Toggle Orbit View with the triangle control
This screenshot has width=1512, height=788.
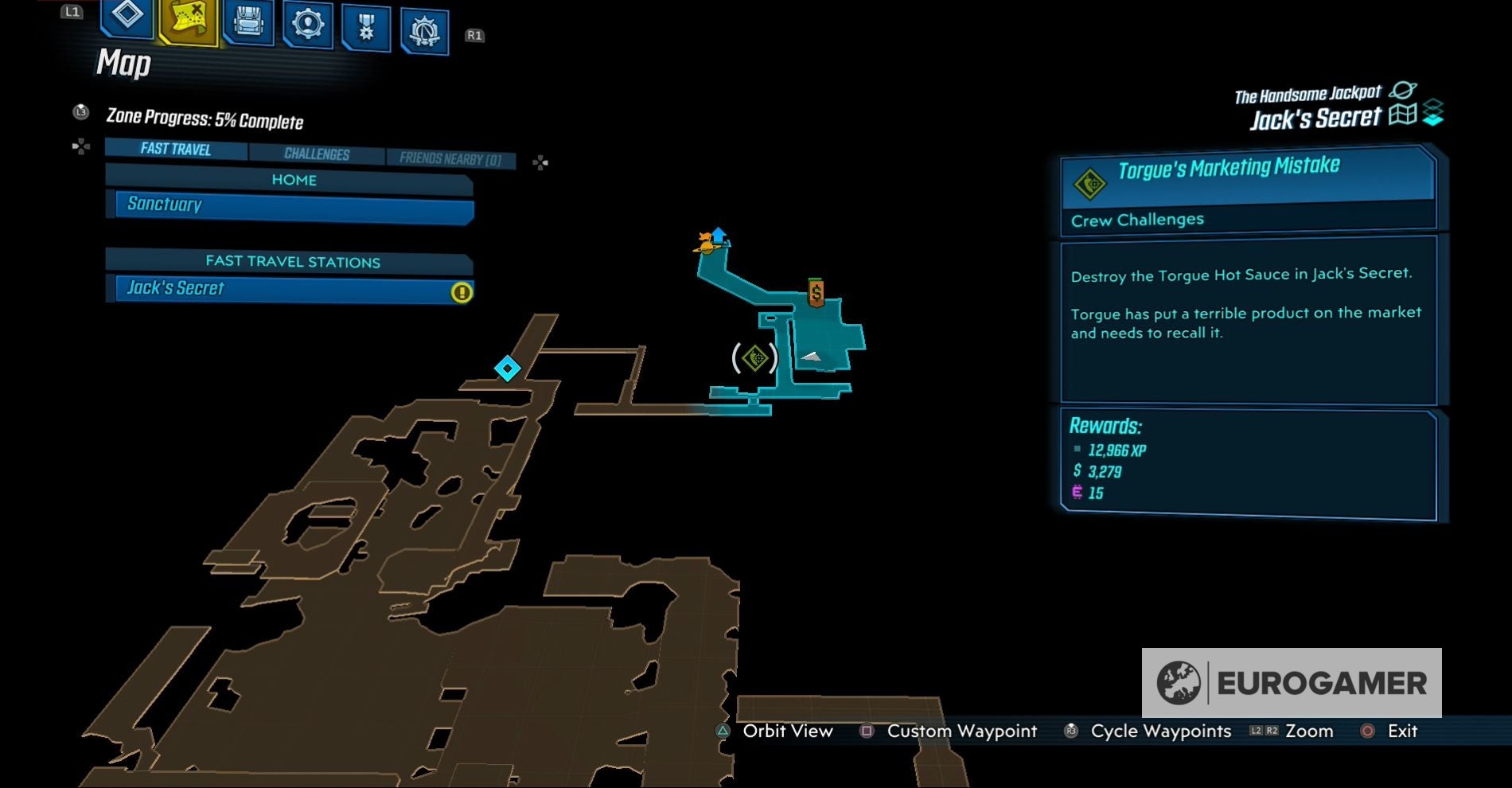723,731
